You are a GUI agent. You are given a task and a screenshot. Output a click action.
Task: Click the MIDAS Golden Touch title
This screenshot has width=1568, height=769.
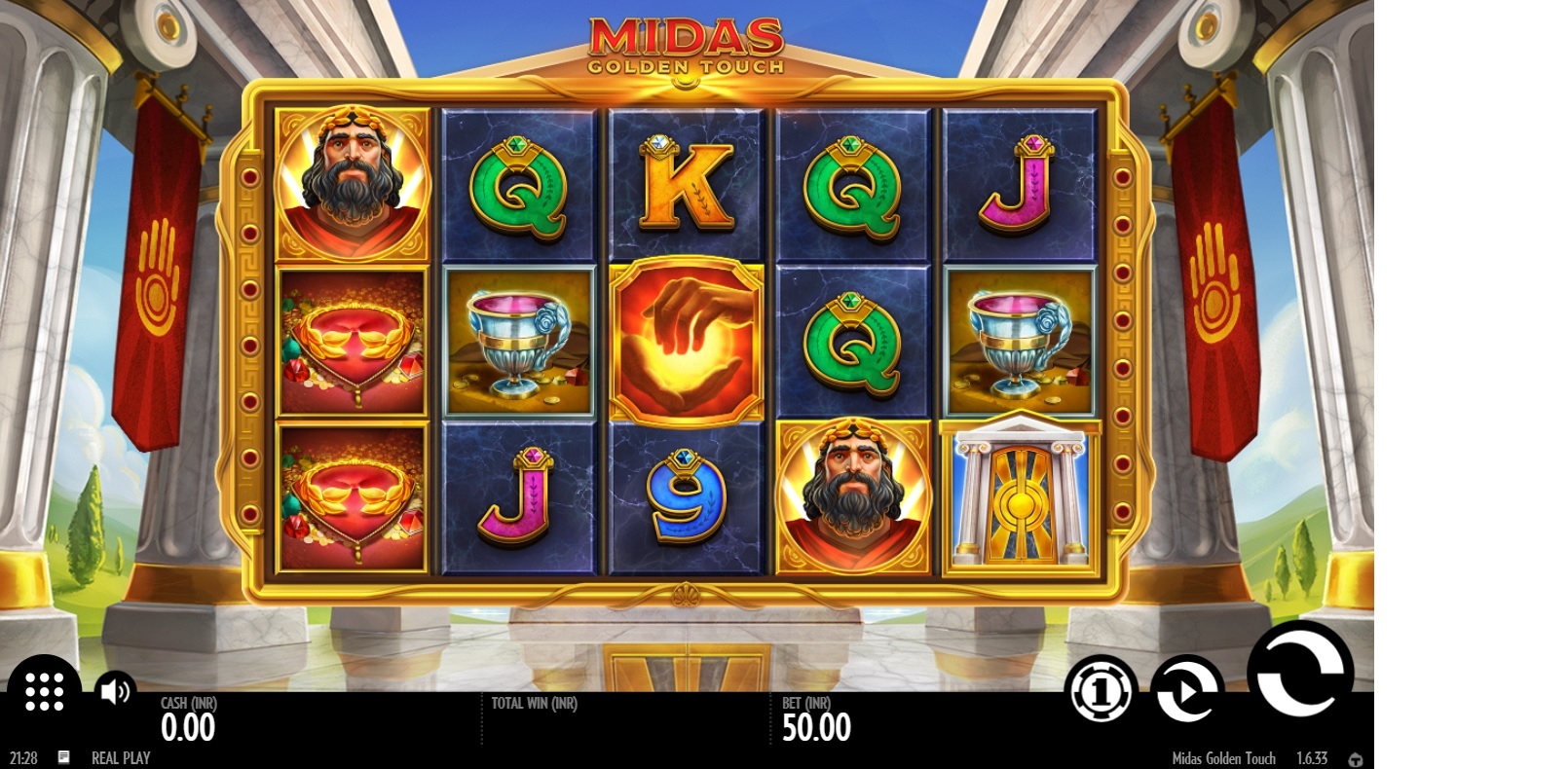coord(686,43)
